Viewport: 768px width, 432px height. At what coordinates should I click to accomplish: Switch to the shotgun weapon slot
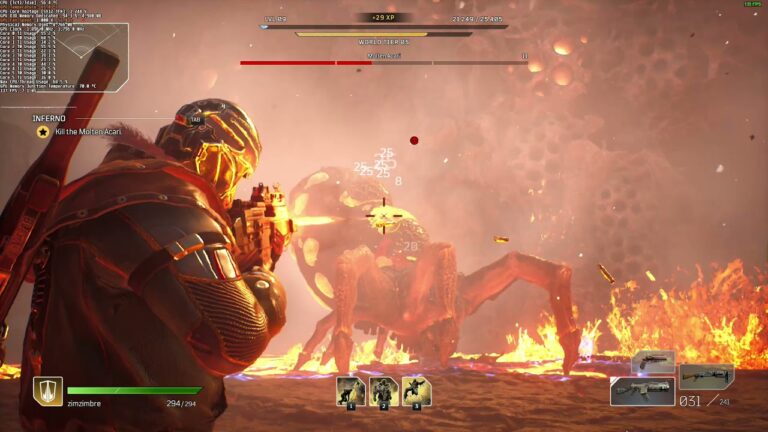706,376
